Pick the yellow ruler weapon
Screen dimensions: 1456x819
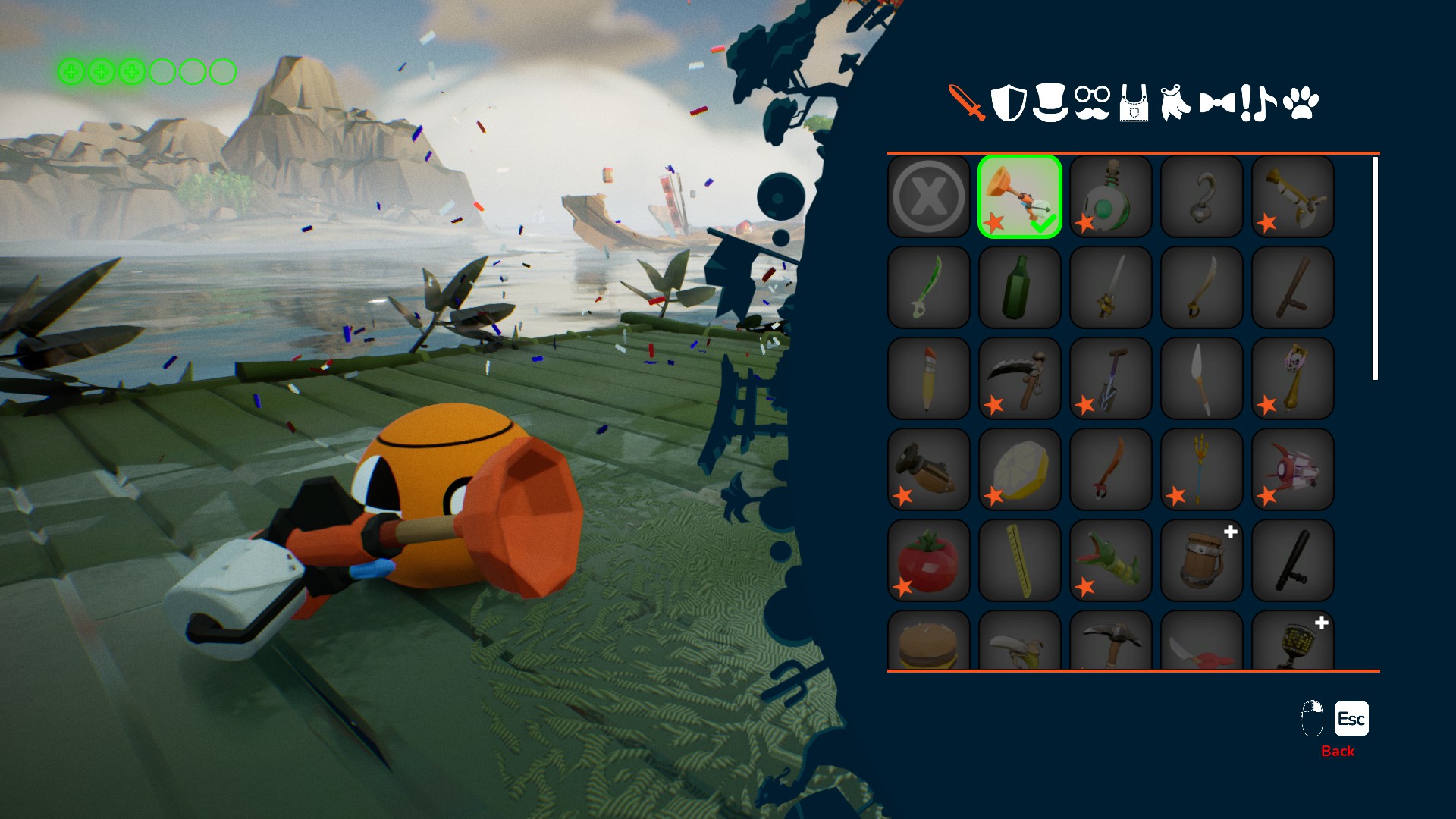pyautogui.click(x=1020, y=561)
